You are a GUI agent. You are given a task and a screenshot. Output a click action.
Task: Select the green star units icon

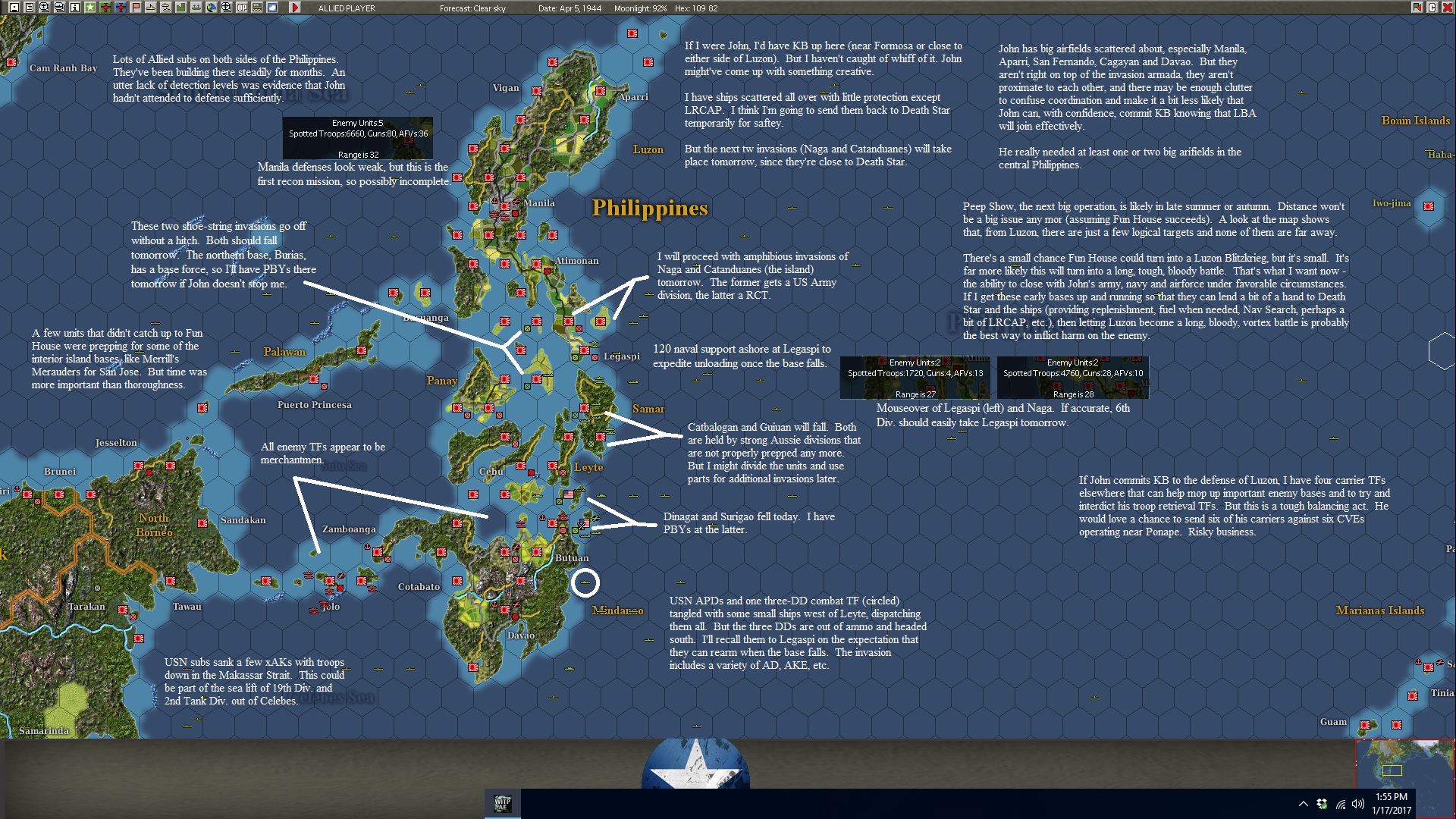pyautogui.click(x=89, y=7)
